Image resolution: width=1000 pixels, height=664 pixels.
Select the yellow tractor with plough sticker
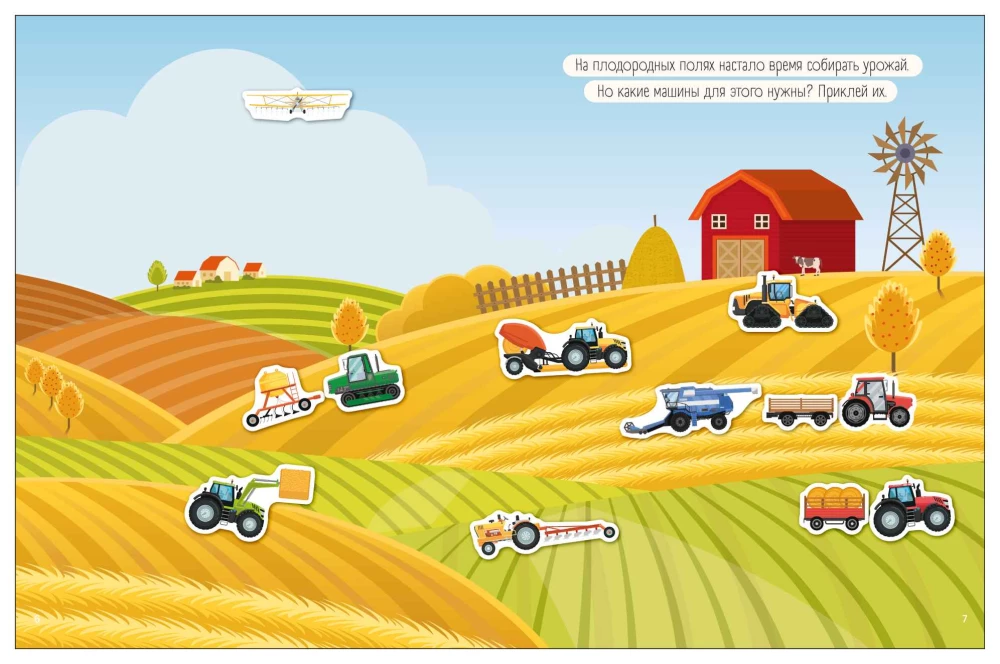coord(542,532)
